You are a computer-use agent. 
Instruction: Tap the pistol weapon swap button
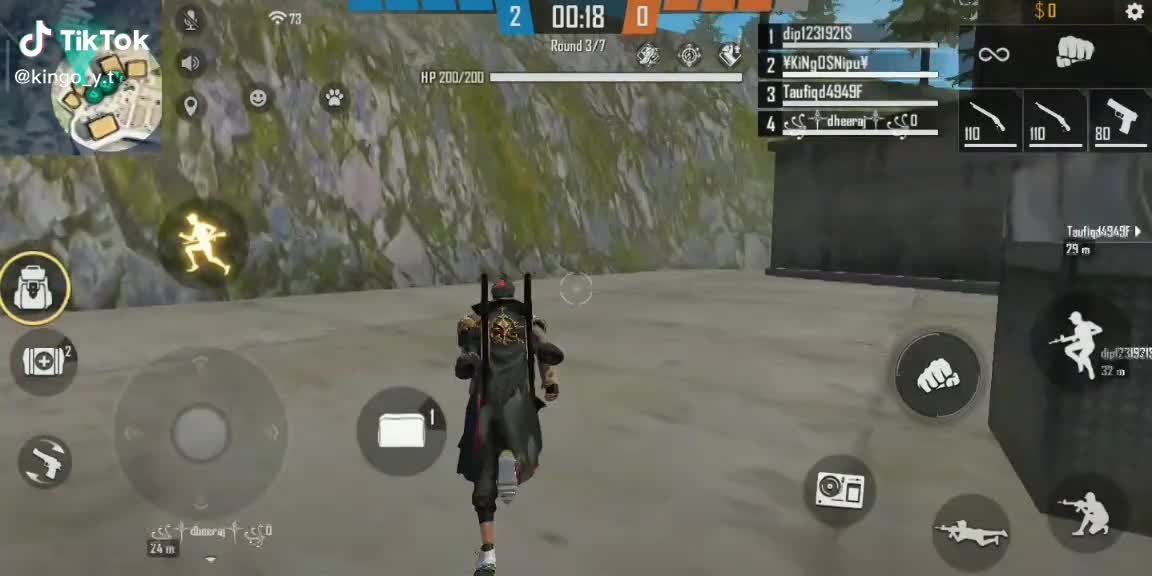pos(45,461)
